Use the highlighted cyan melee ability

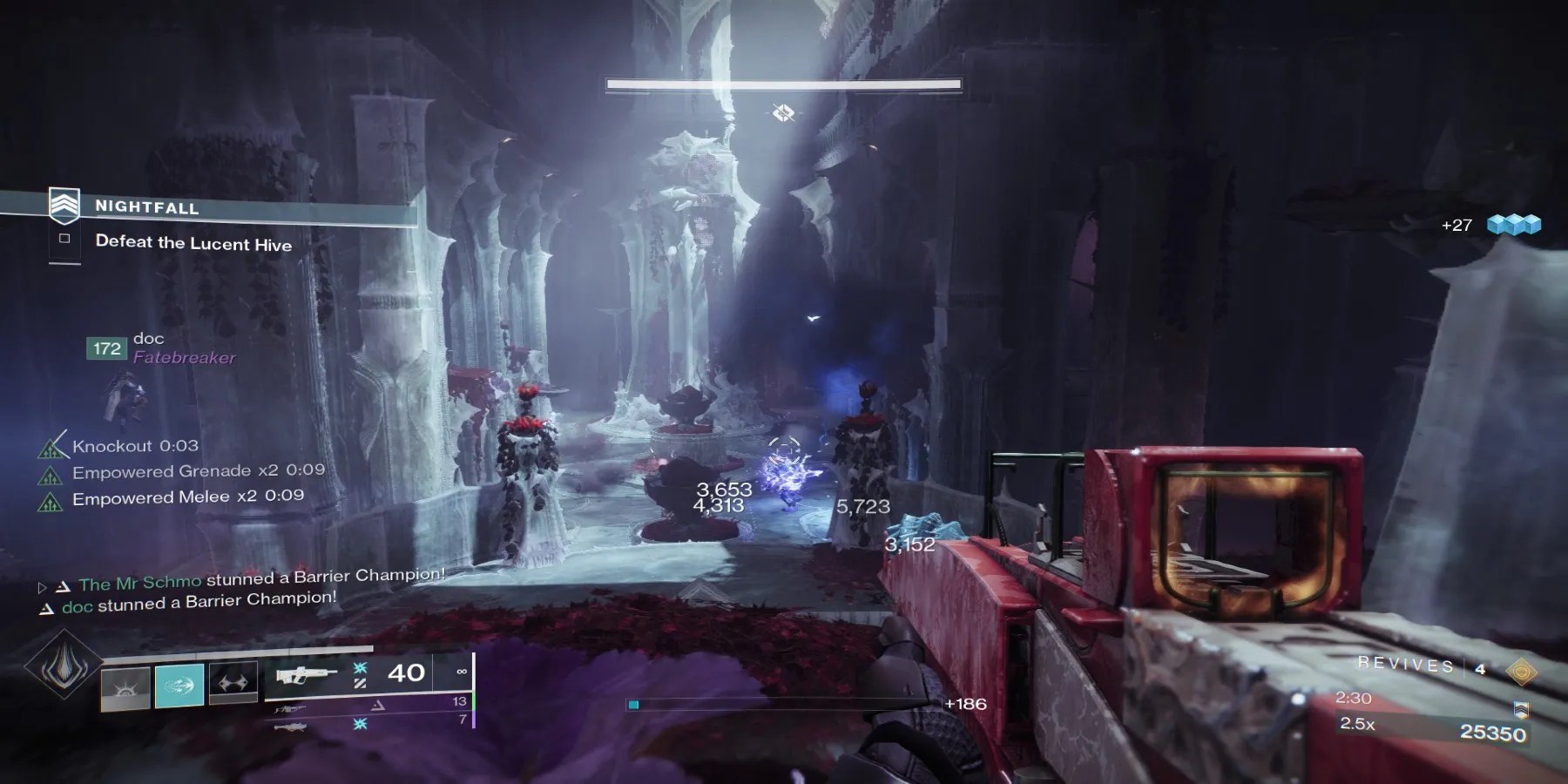pos(179,685)
